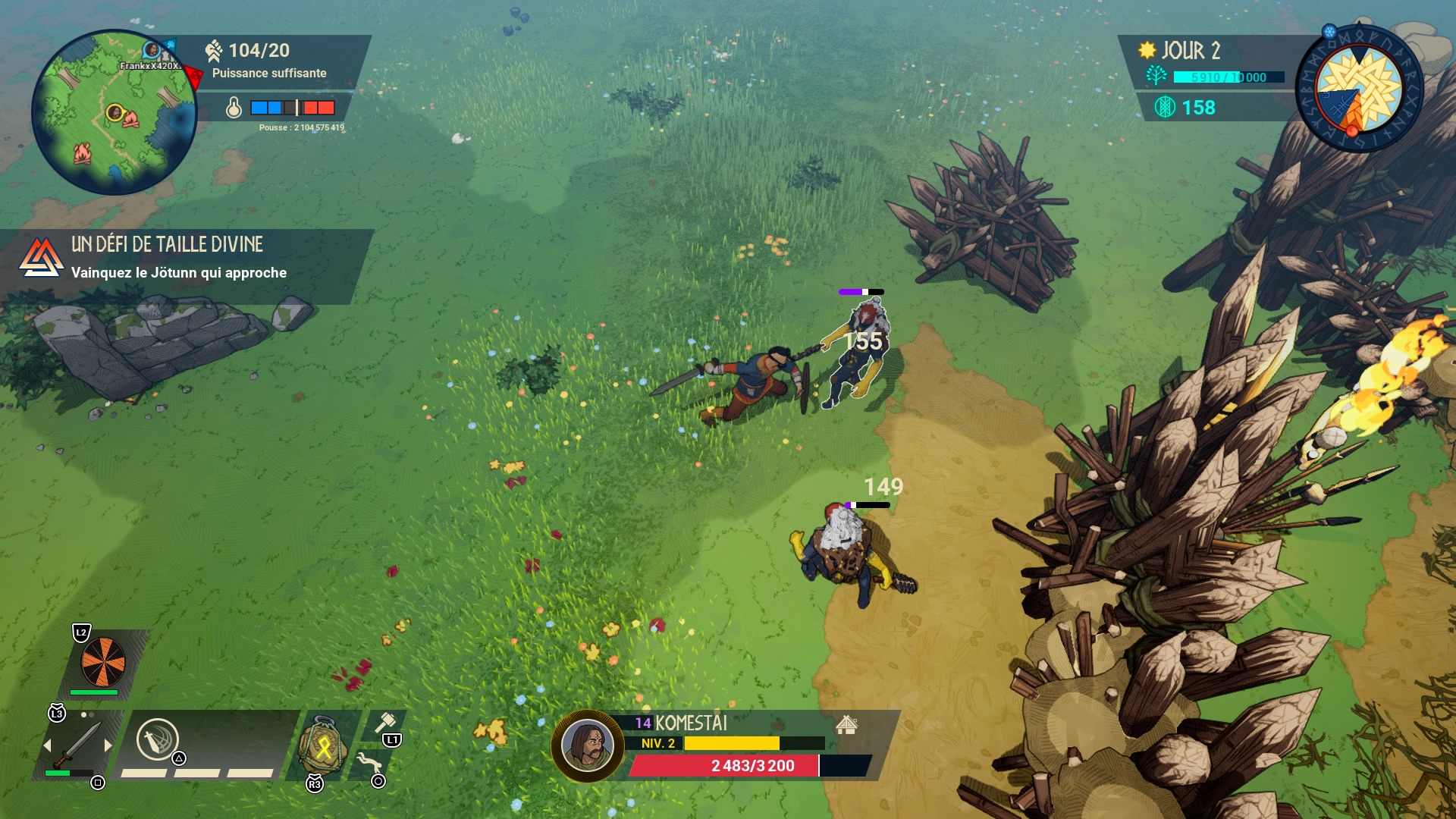Open the circular minimap

(x=114, y=112)
